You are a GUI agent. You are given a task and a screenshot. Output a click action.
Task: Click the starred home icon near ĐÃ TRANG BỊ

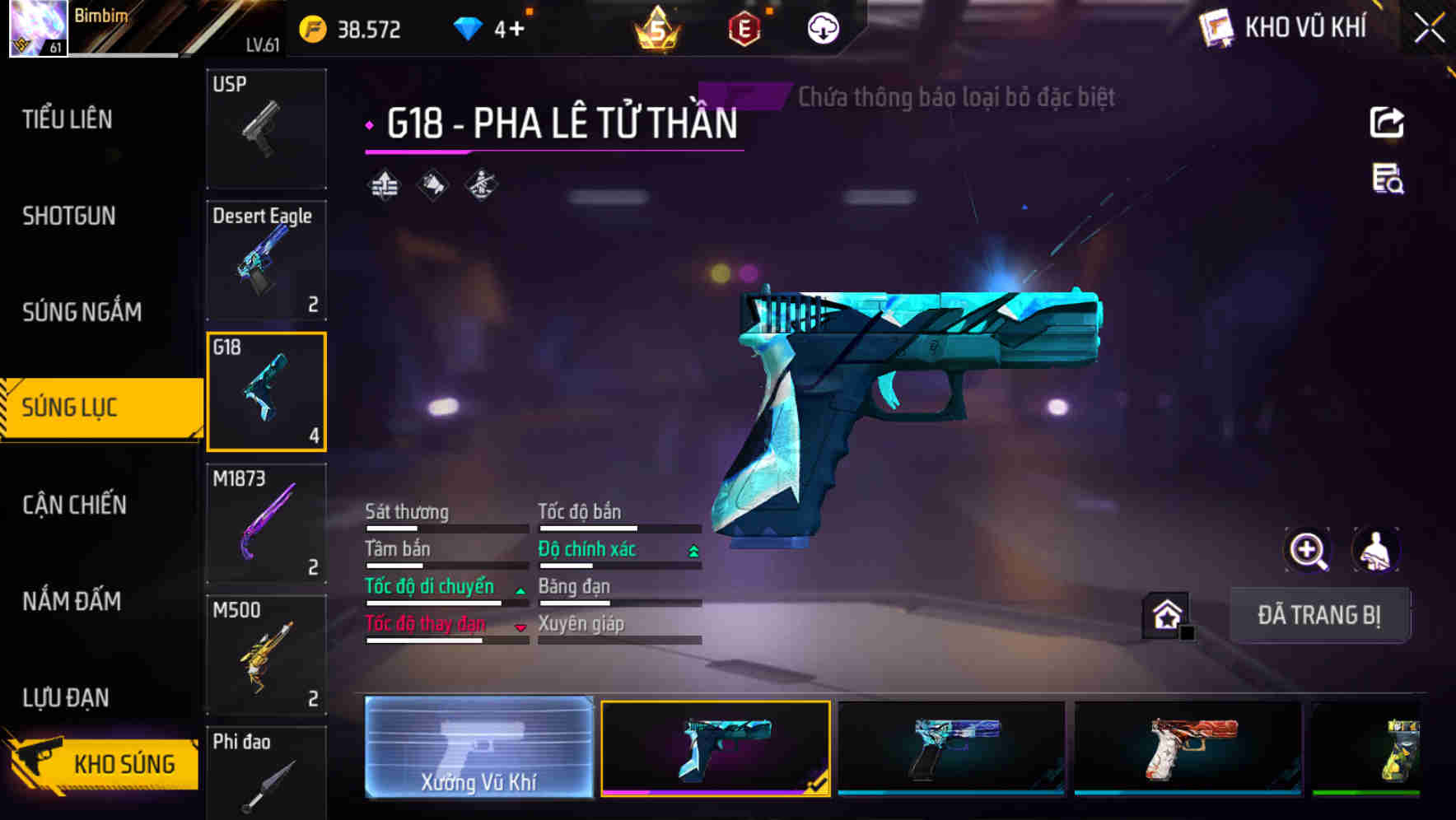pyautogui.click(x=1166, y=614)
